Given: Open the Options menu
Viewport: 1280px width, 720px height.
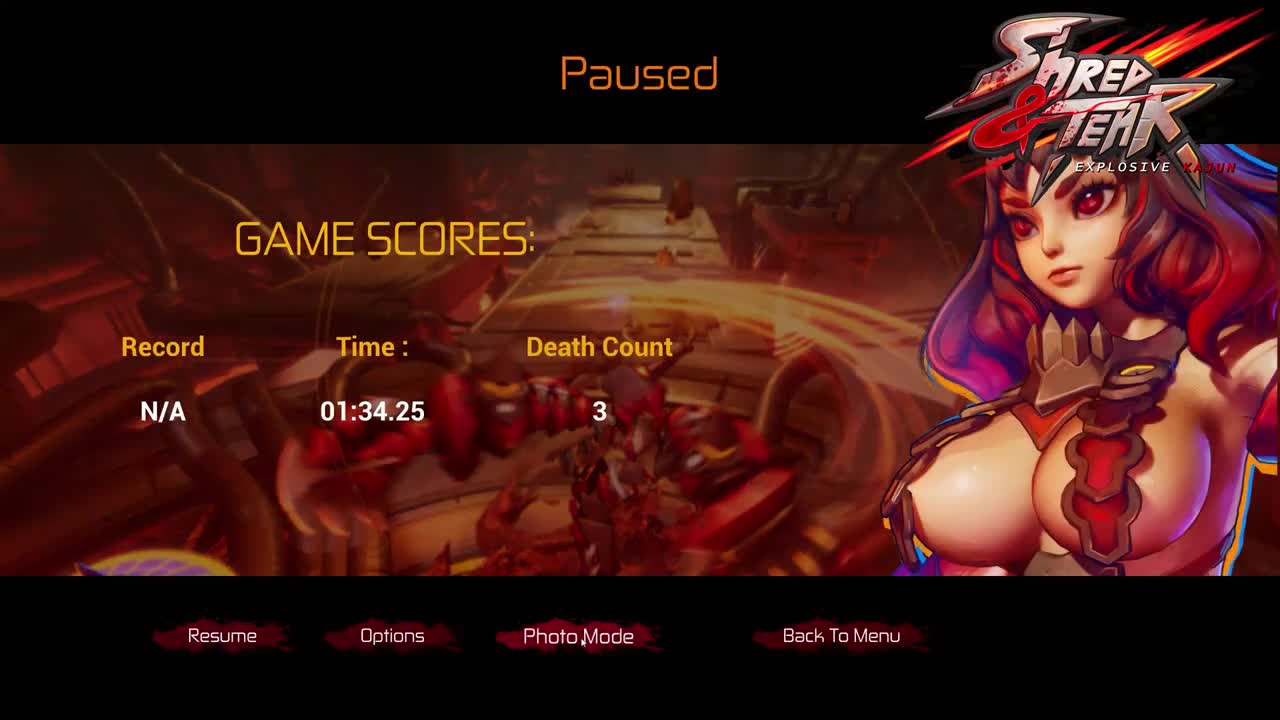Looking at the screenshot, I should pos(392,636).
